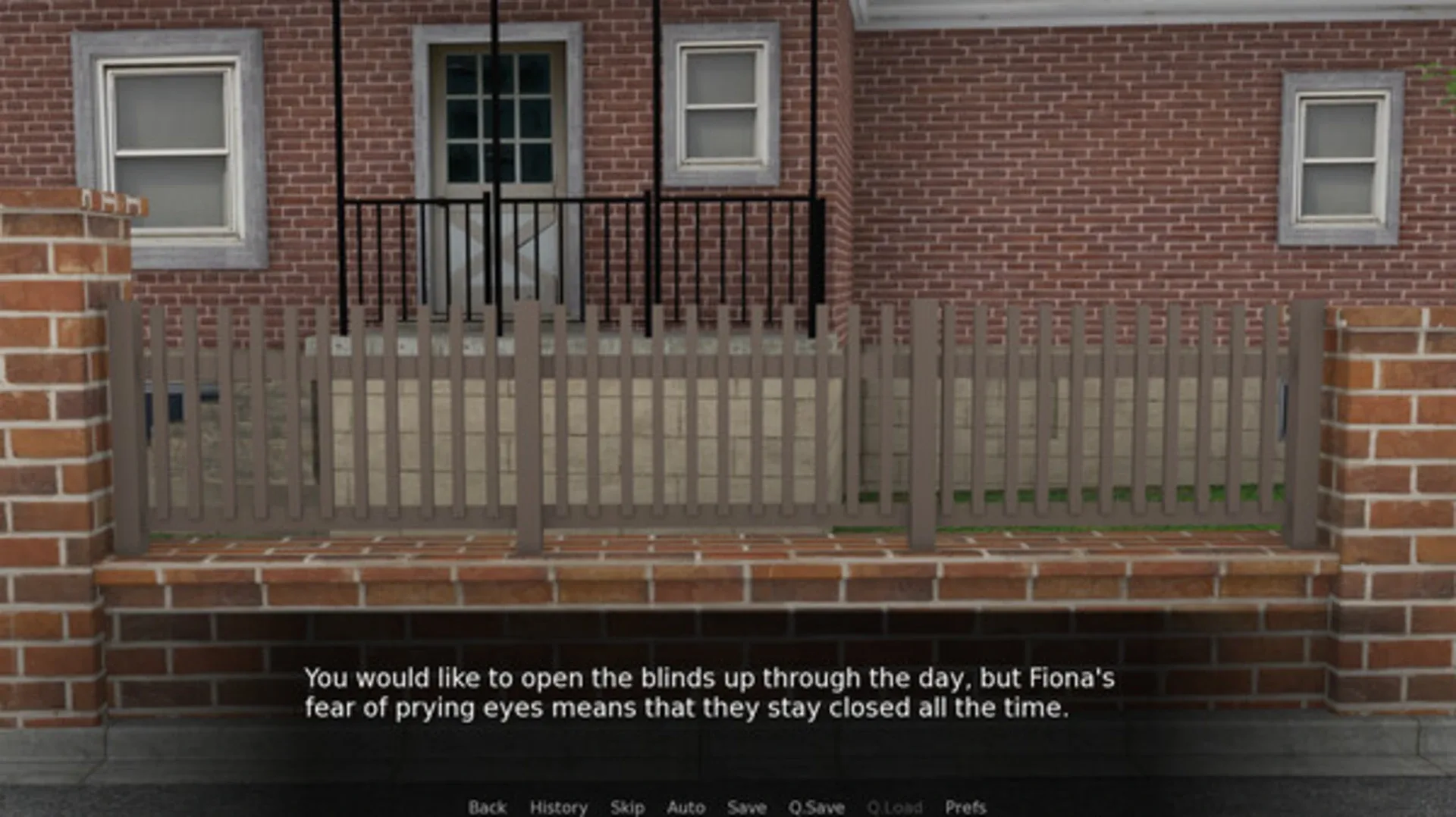1456x817 pixels.
Task: Click Back to rewind to previous dialogue
Action: click(x=488, y=808)
